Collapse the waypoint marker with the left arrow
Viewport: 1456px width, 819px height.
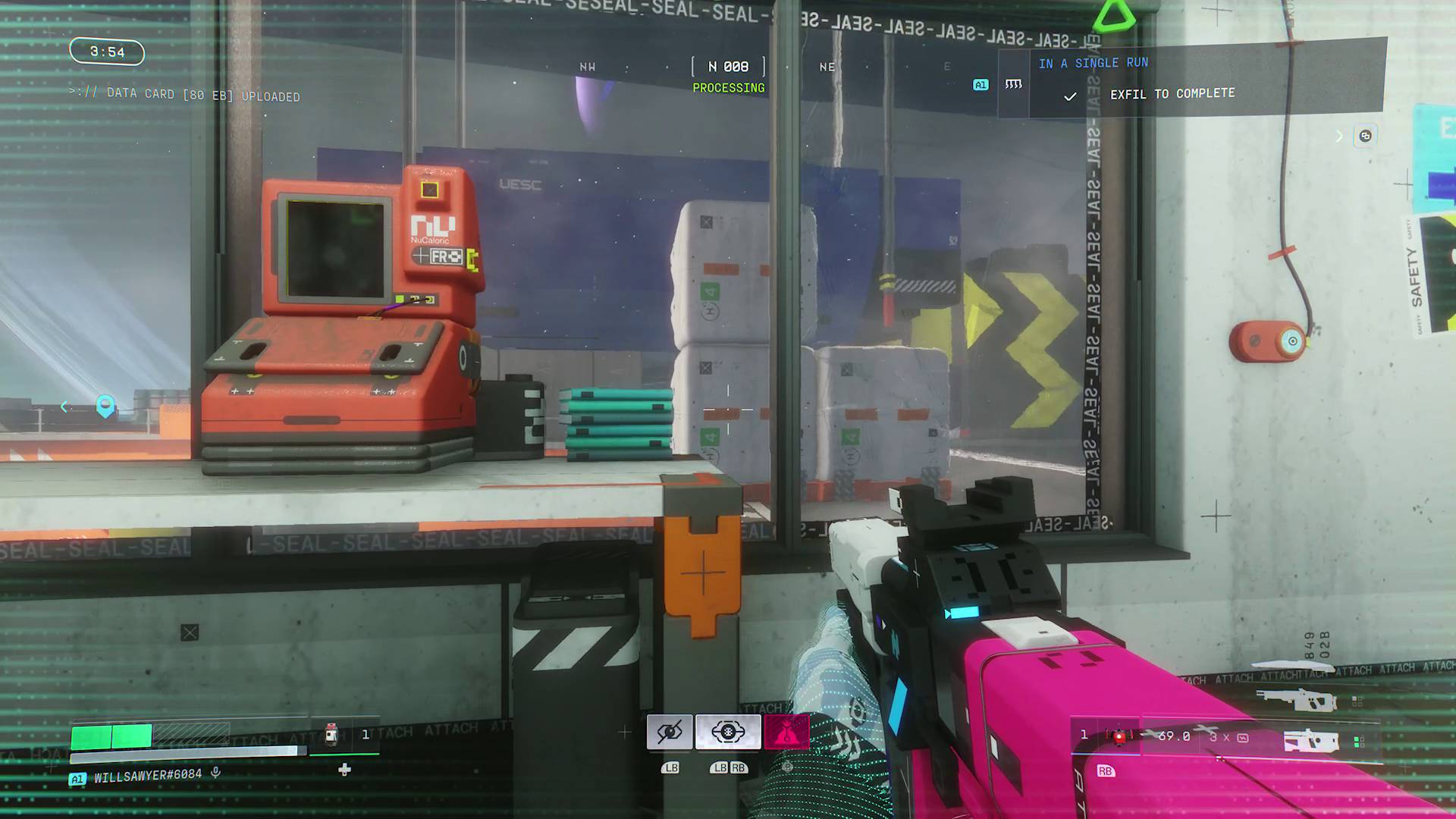[x=64, y=407]
